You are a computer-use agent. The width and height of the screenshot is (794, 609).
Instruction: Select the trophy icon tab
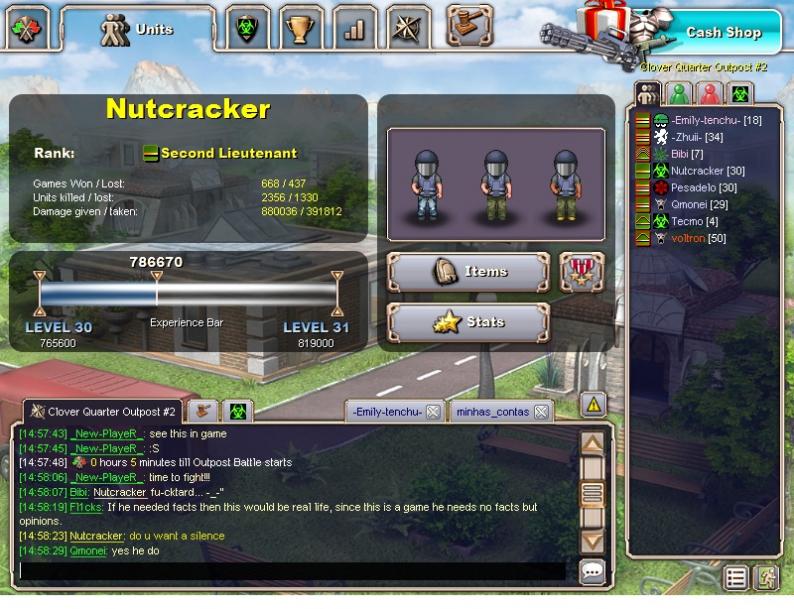click(300, 29)
